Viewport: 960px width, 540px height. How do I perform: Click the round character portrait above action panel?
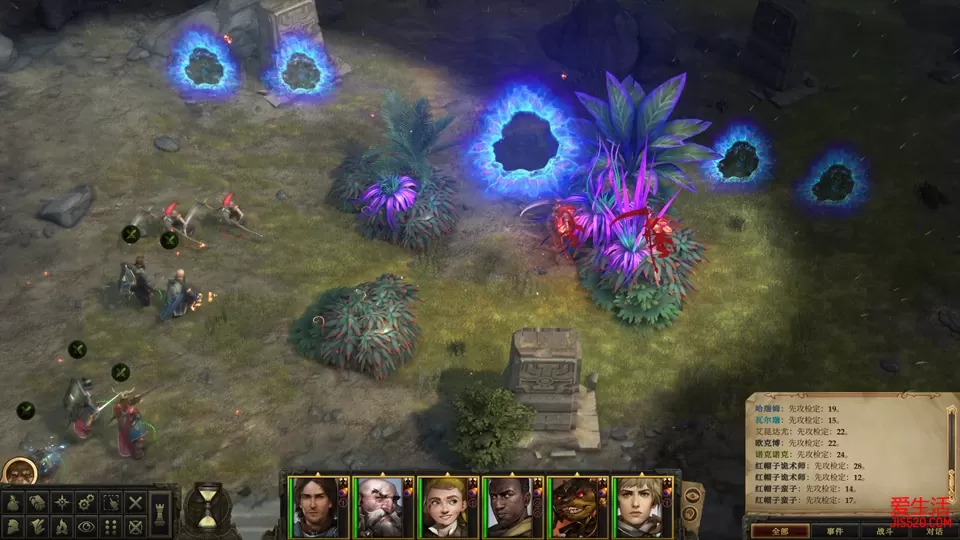coord(18,471)
